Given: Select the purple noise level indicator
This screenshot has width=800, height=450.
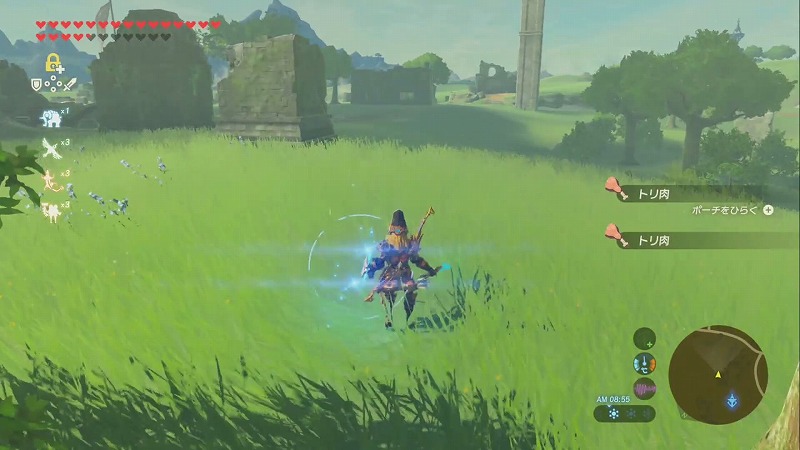Looking at the screenshot, I should click(x=645, y=388).
